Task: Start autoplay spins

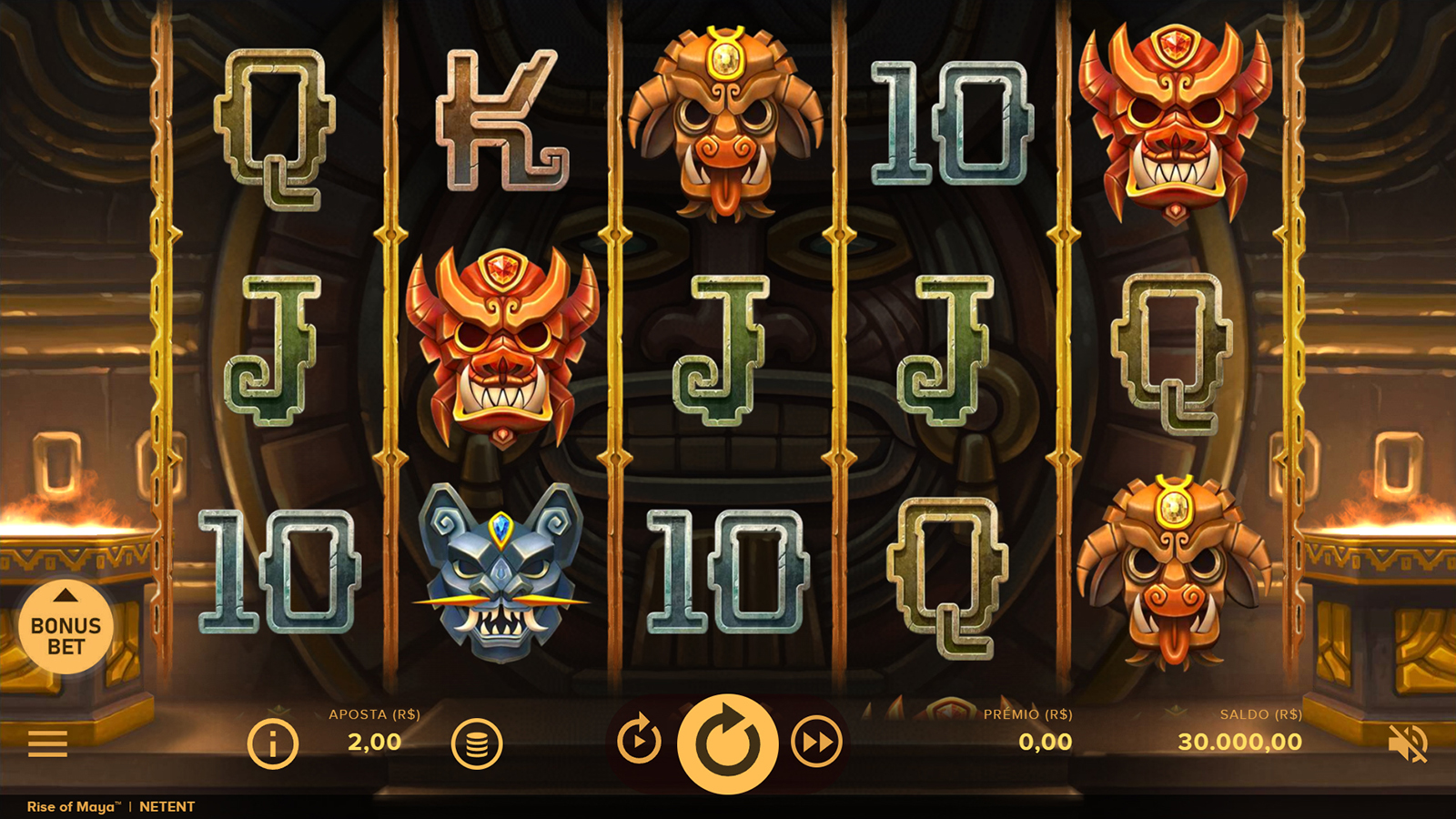Action: point(639,742)
